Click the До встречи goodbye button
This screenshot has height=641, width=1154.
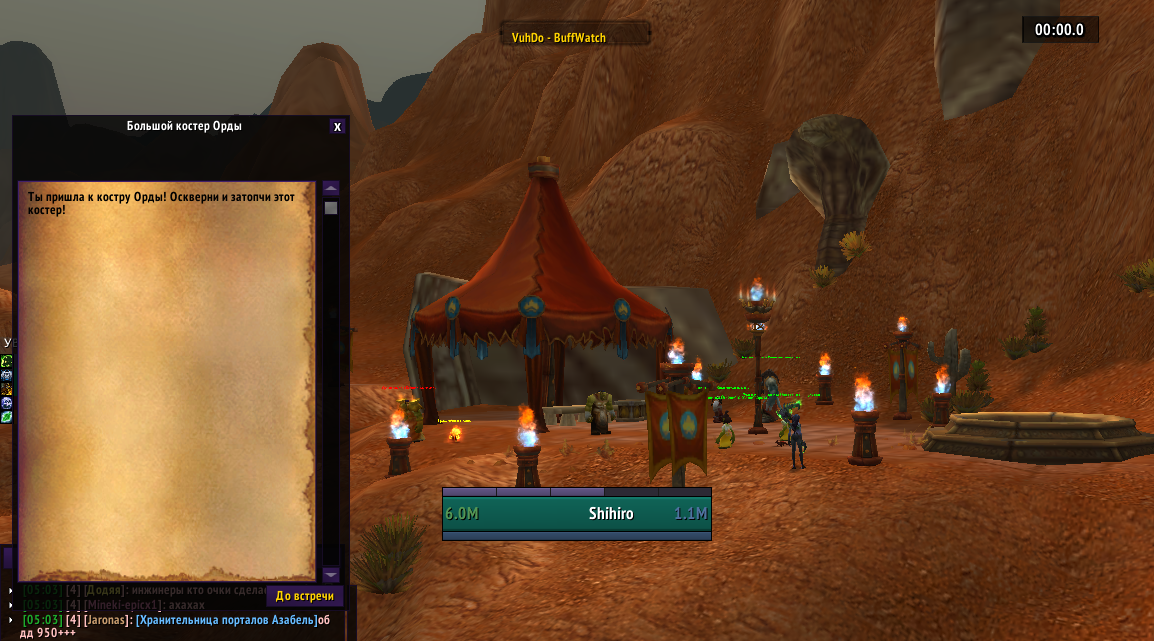304,596
